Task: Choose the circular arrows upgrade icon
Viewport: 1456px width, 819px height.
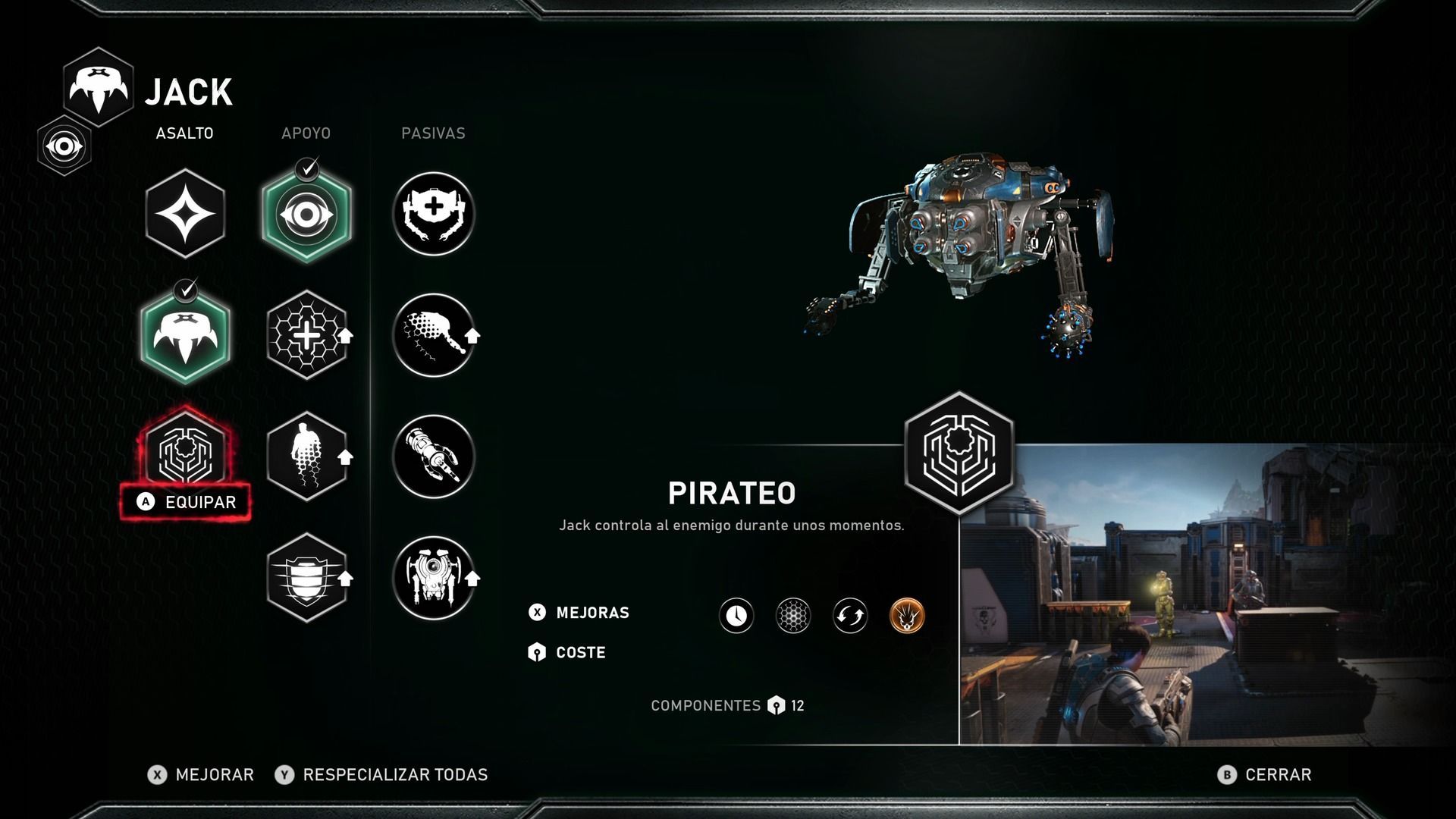Action: pyautogui.click(x=850, y=615)
